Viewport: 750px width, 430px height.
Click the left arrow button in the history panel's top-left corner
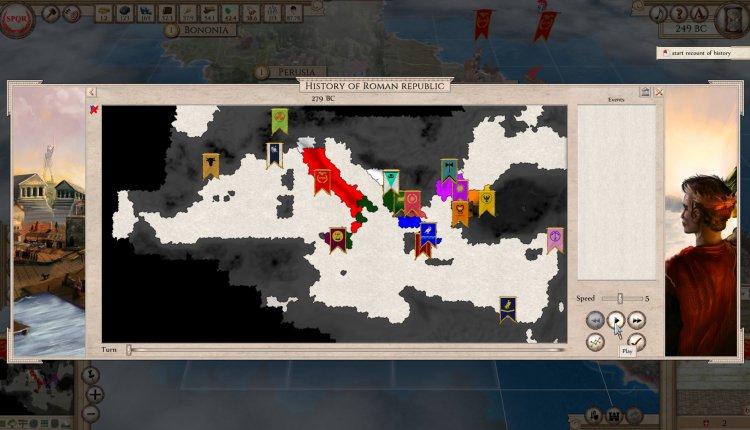(91, 92)
